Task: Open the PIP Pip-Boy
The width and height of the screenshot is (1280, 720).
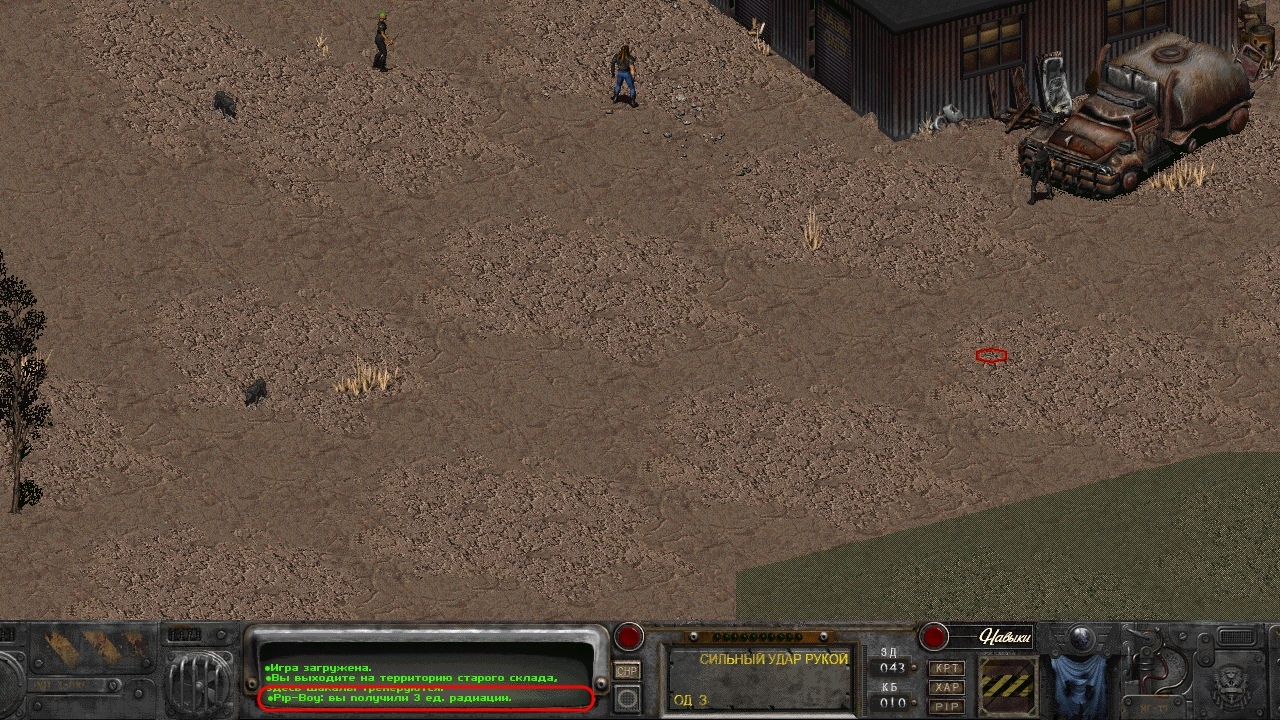Action: [x=946, y=706]
